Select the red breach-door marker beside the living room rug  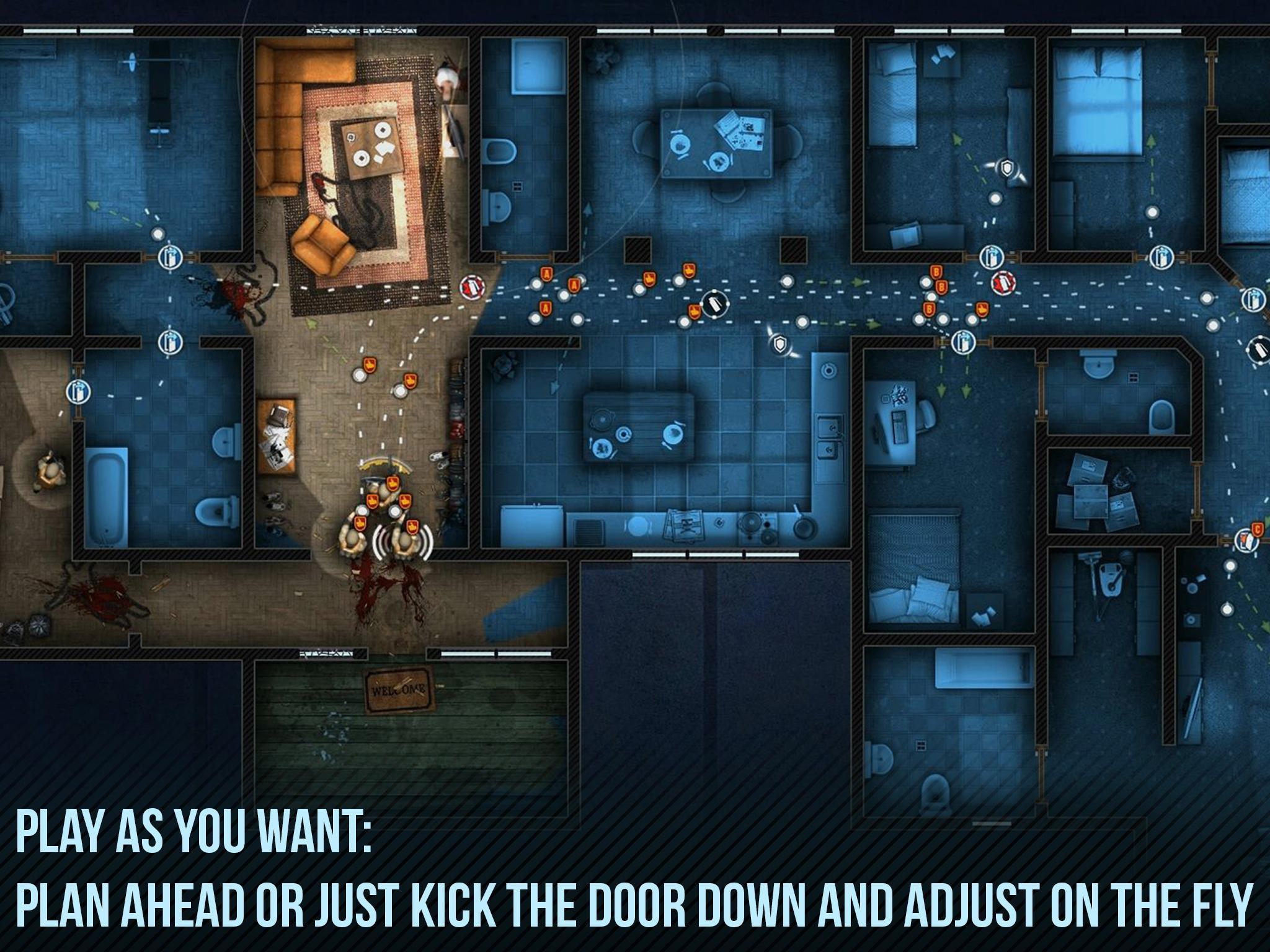tap(473, 286)
